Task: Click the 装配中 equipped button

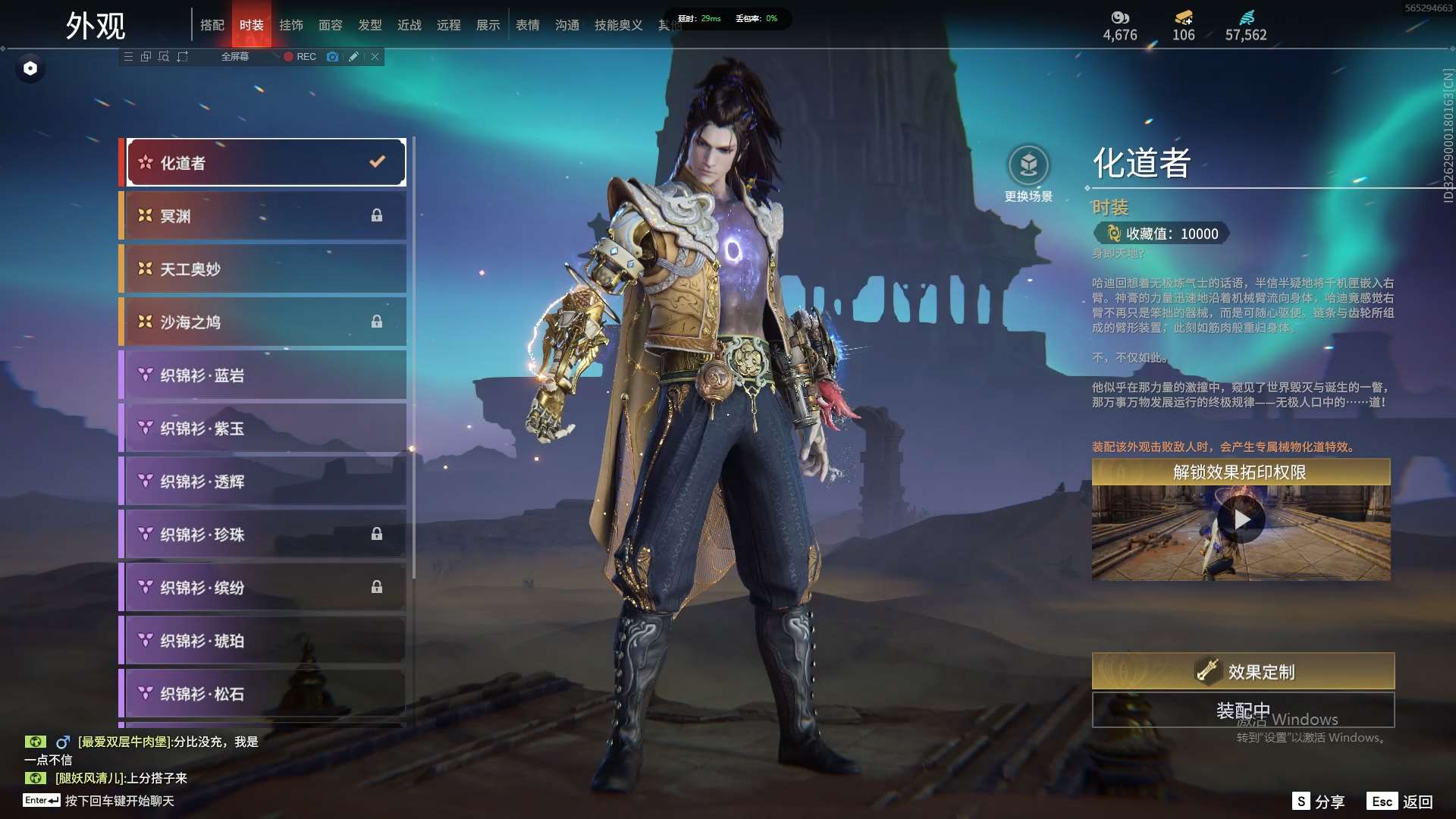Action: coord(1243,711)
